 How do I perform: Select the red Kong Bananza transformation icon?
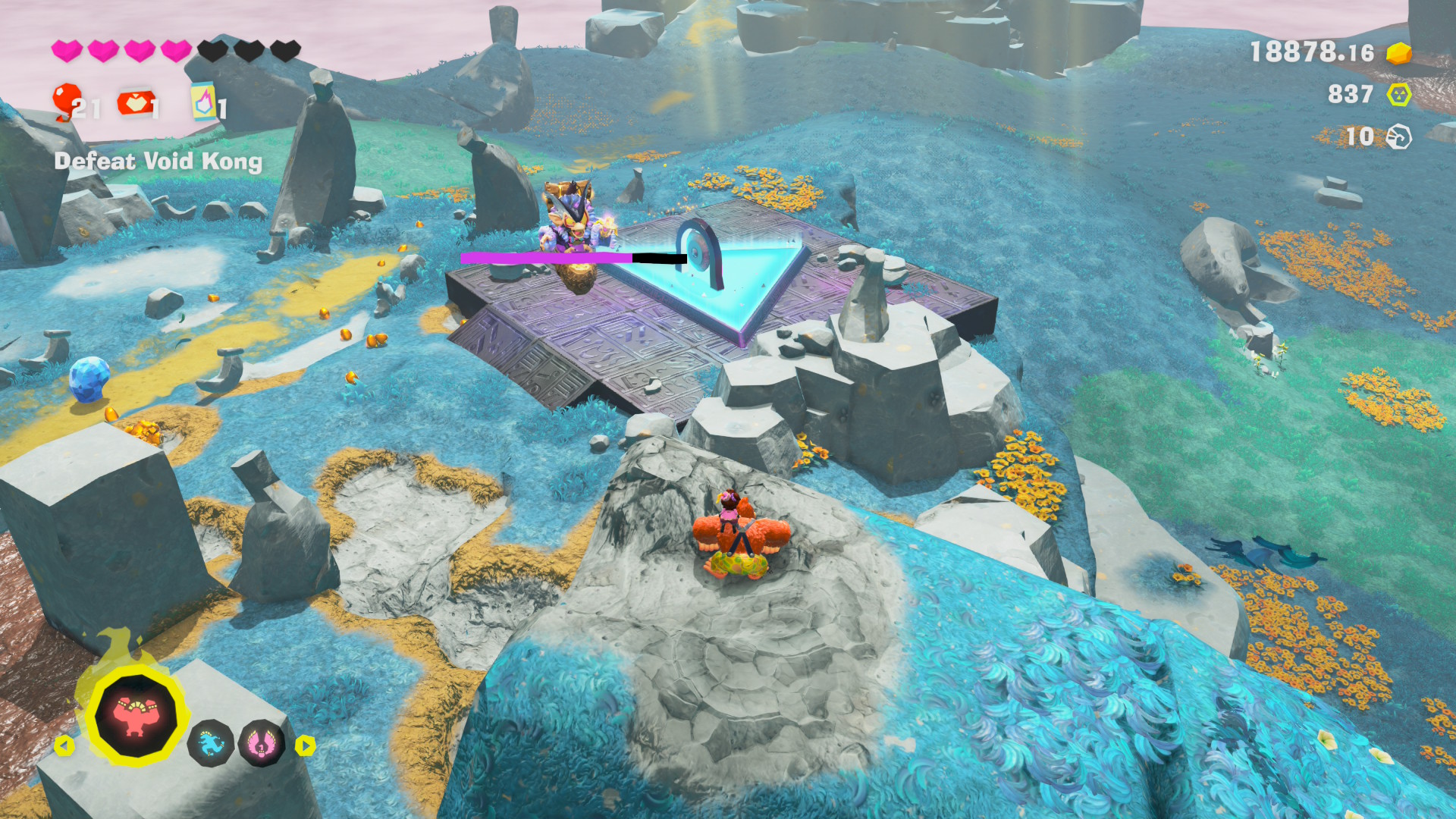pos(136,714)
